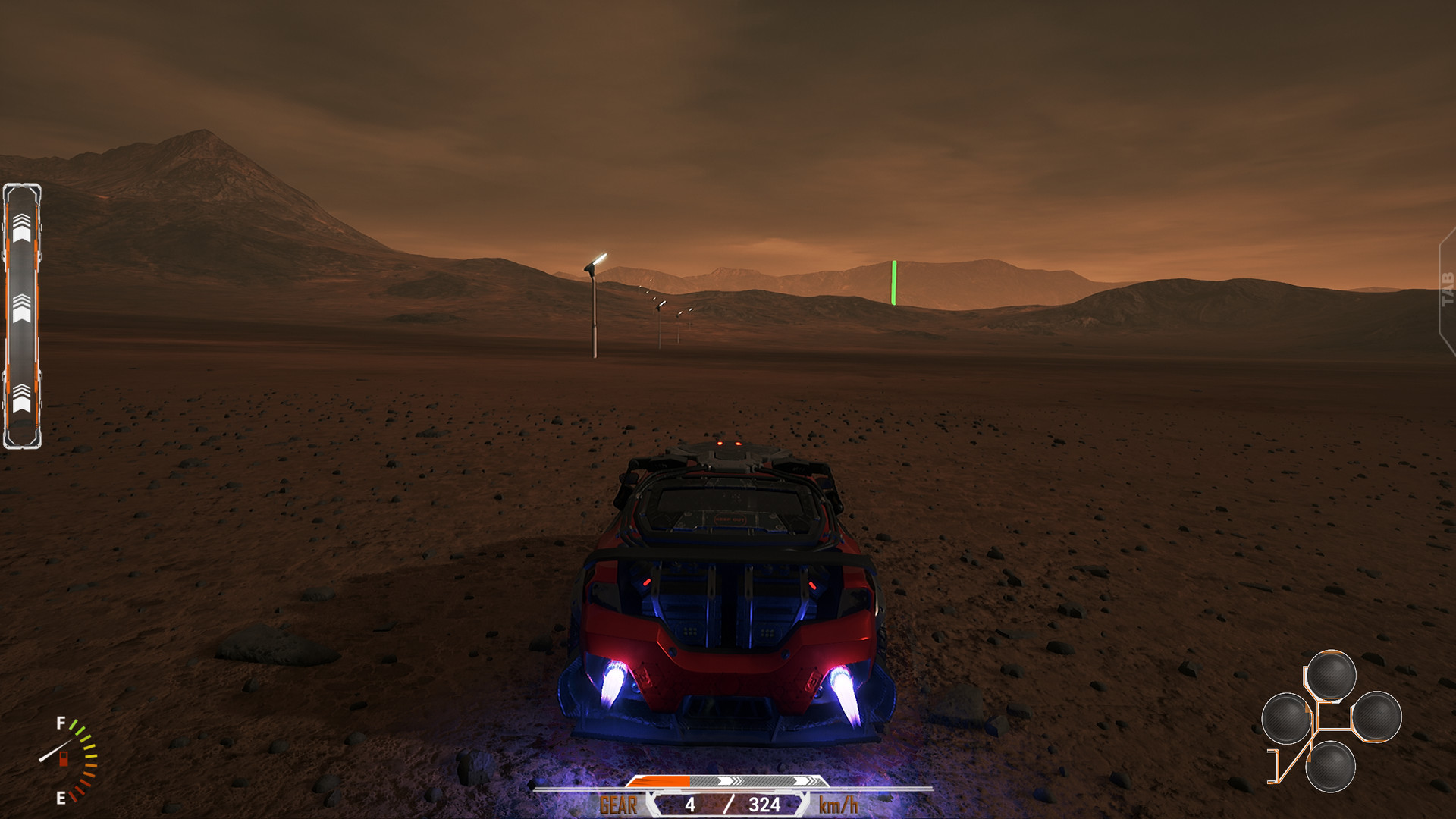Screen dimensions: 1456x819
Task: Click the fuel pump icon in the fuel gauge
Action: tap(63, 761)
